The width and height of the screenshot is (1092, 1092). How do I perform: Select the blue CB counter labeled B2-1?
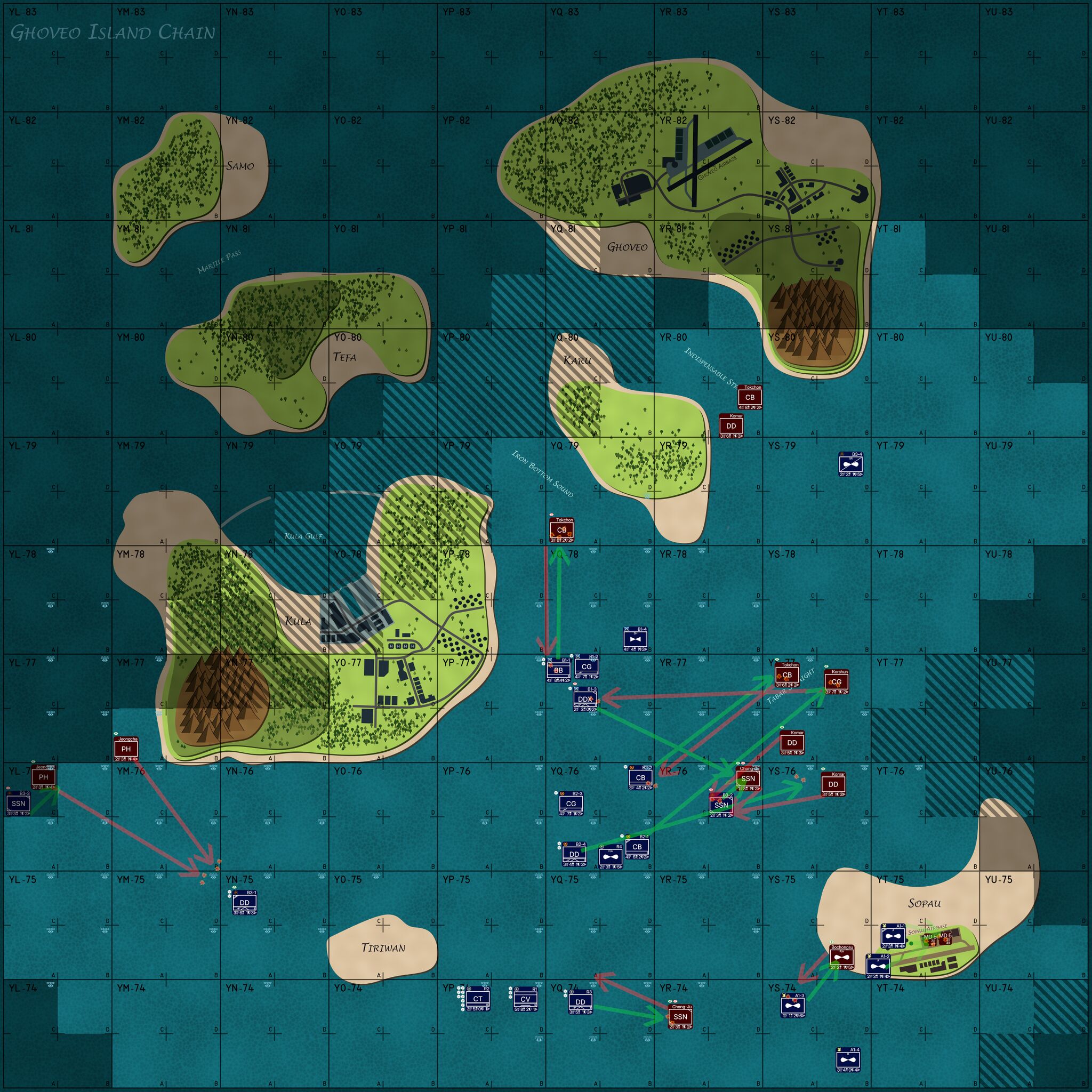637,847
